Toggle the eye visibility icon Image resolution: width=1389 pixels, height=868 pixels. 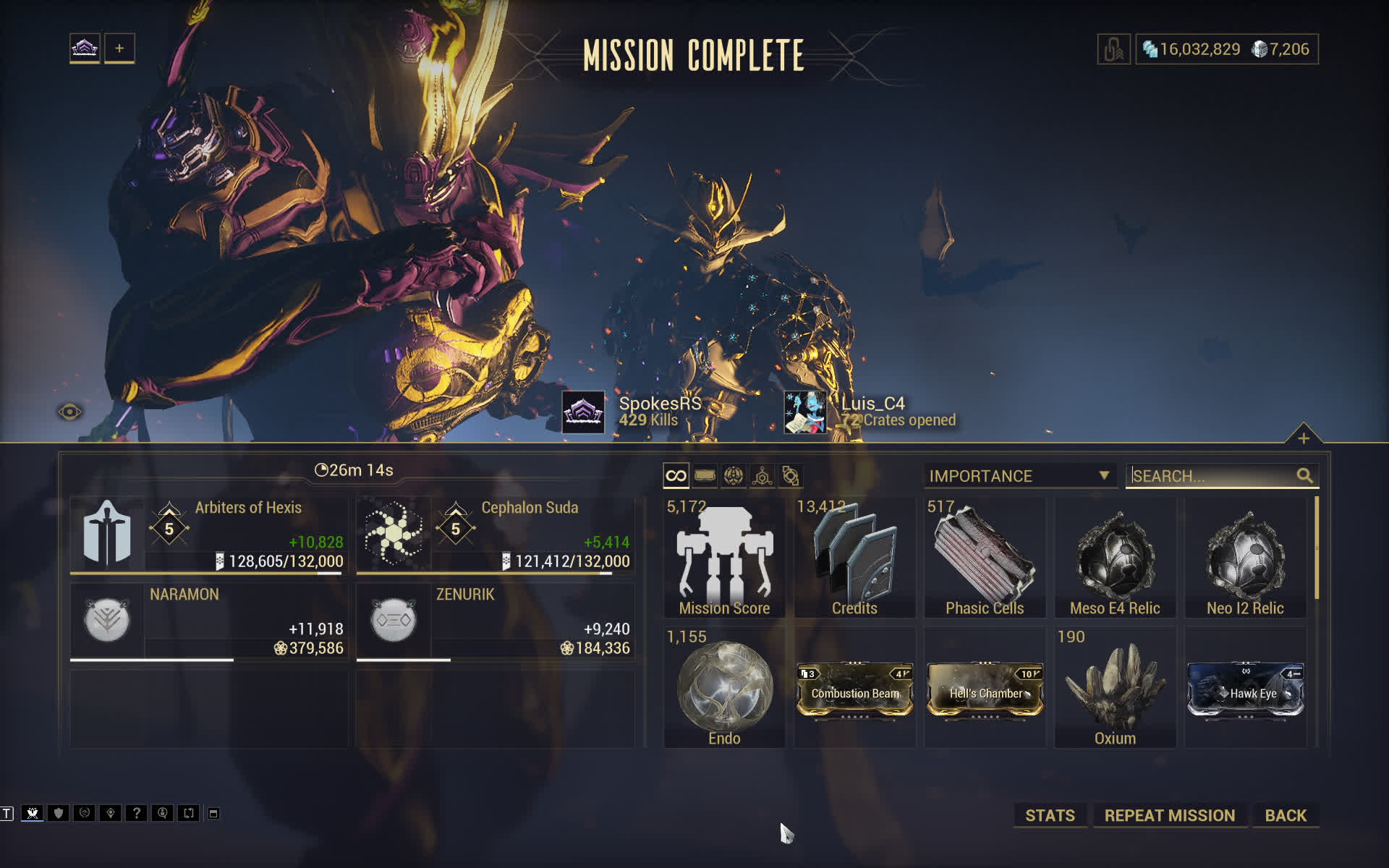[69, 412]
